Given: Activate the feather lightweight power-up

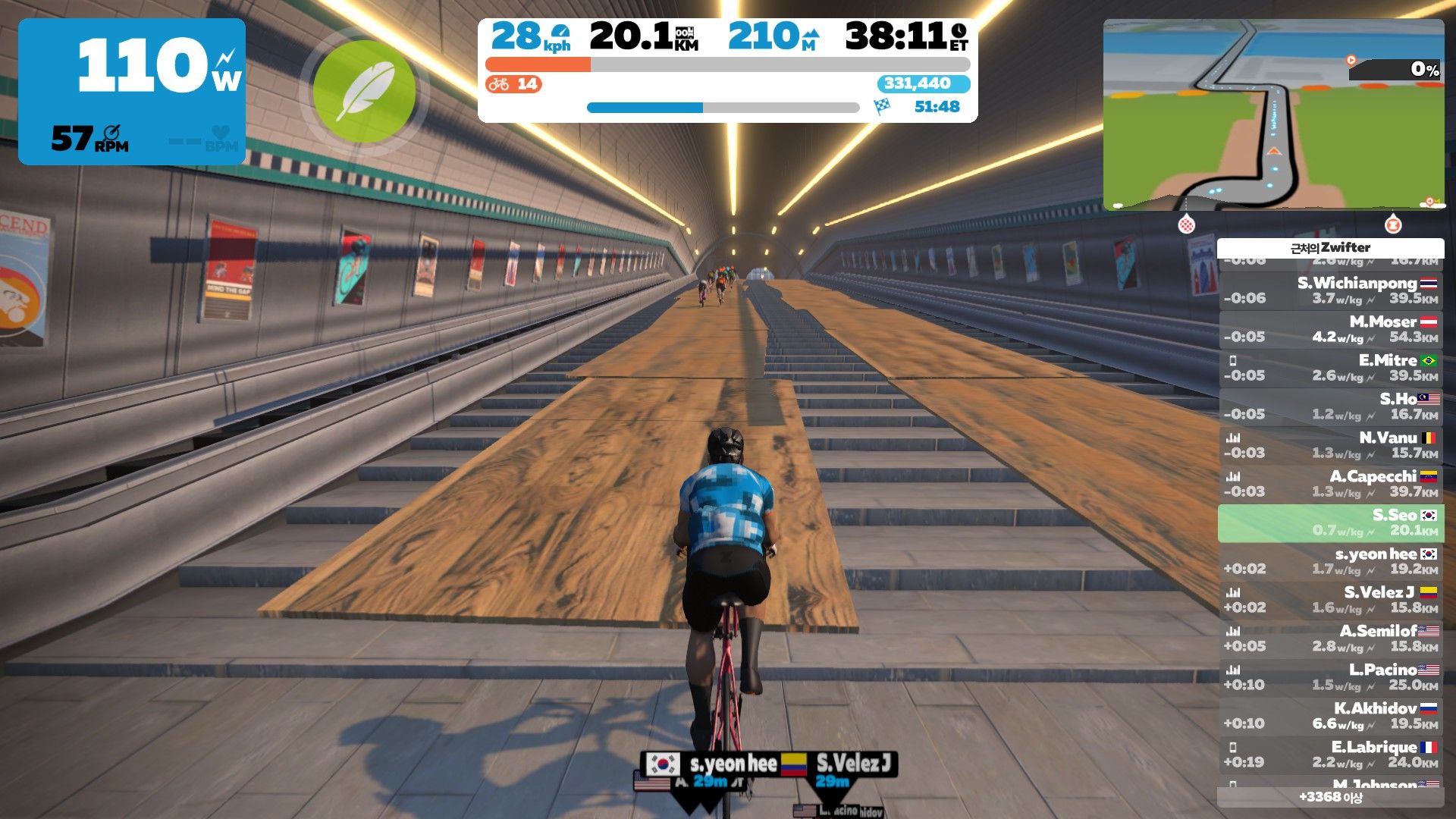Looking at the screenshot, I should click(364, 92).
